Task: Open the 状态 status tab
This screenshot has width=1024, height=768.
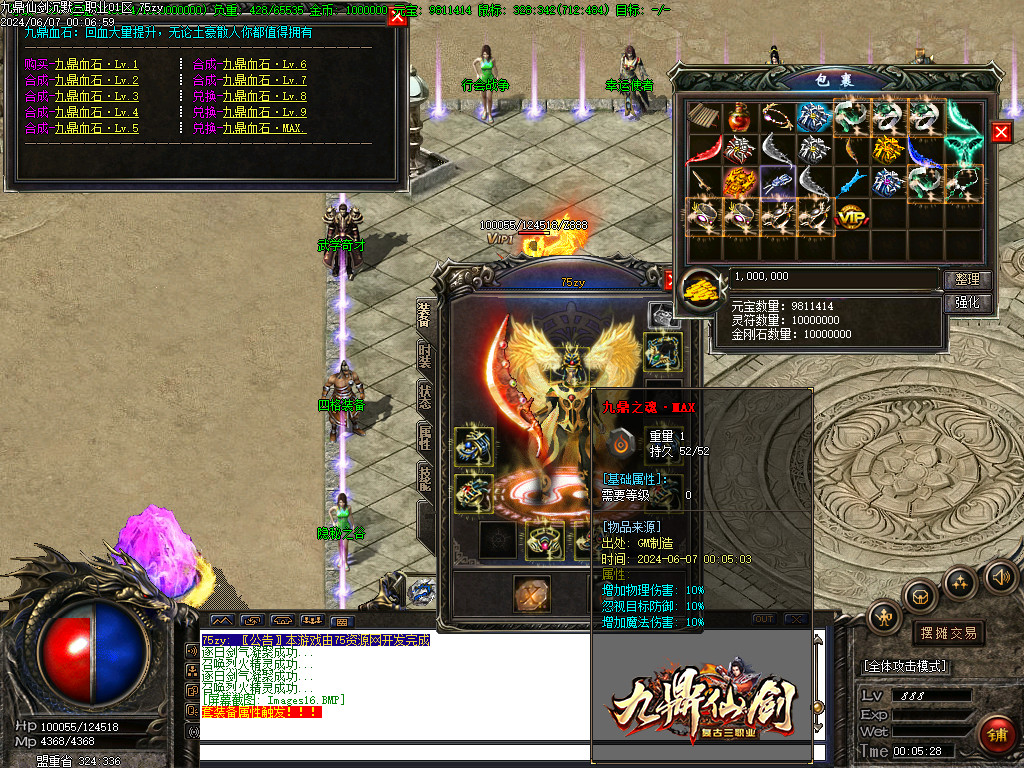Action: click(424, 394)
